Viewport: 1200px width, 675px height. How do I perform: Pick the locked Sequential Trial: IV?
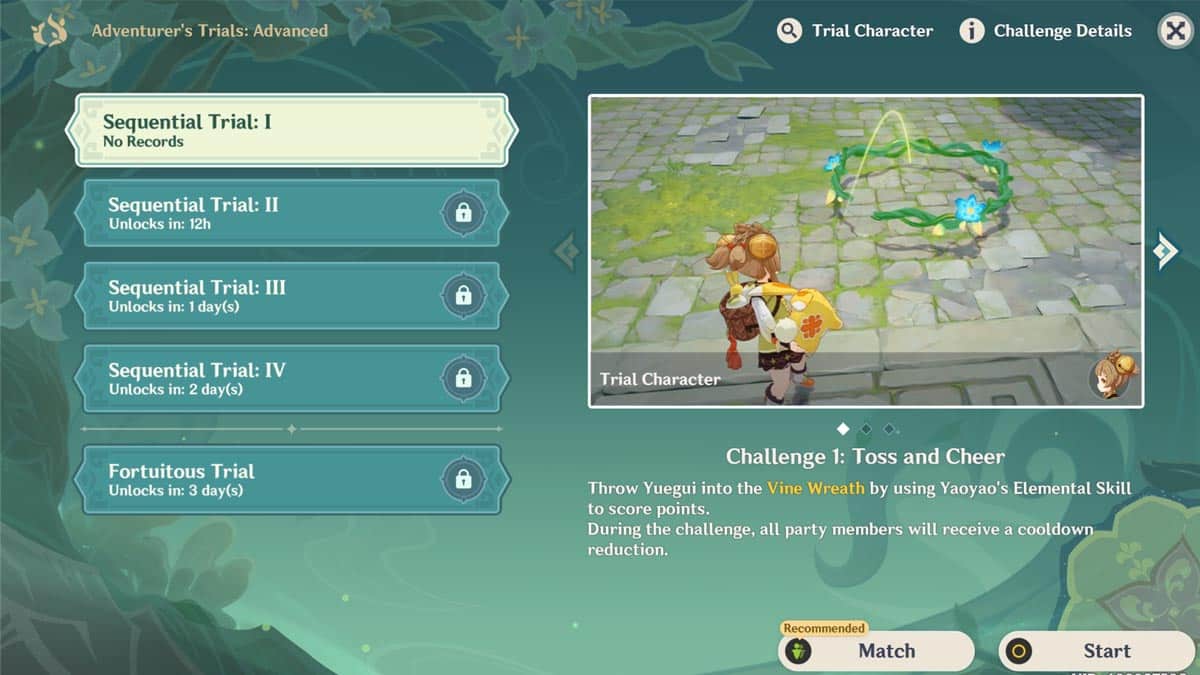tap(290, 378)
